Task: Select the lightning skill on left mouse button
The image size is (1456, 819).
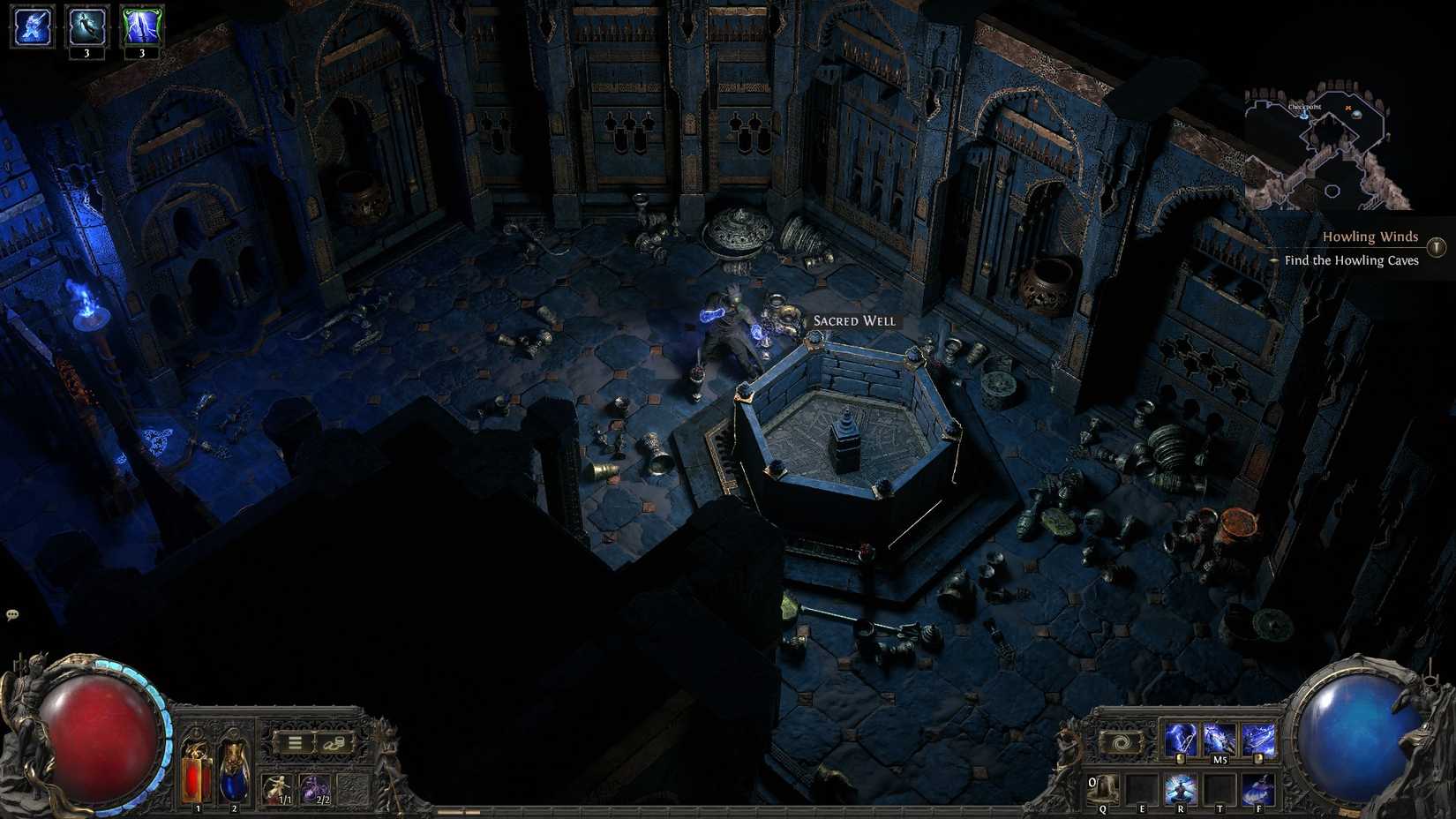Action: [1180, 737]
